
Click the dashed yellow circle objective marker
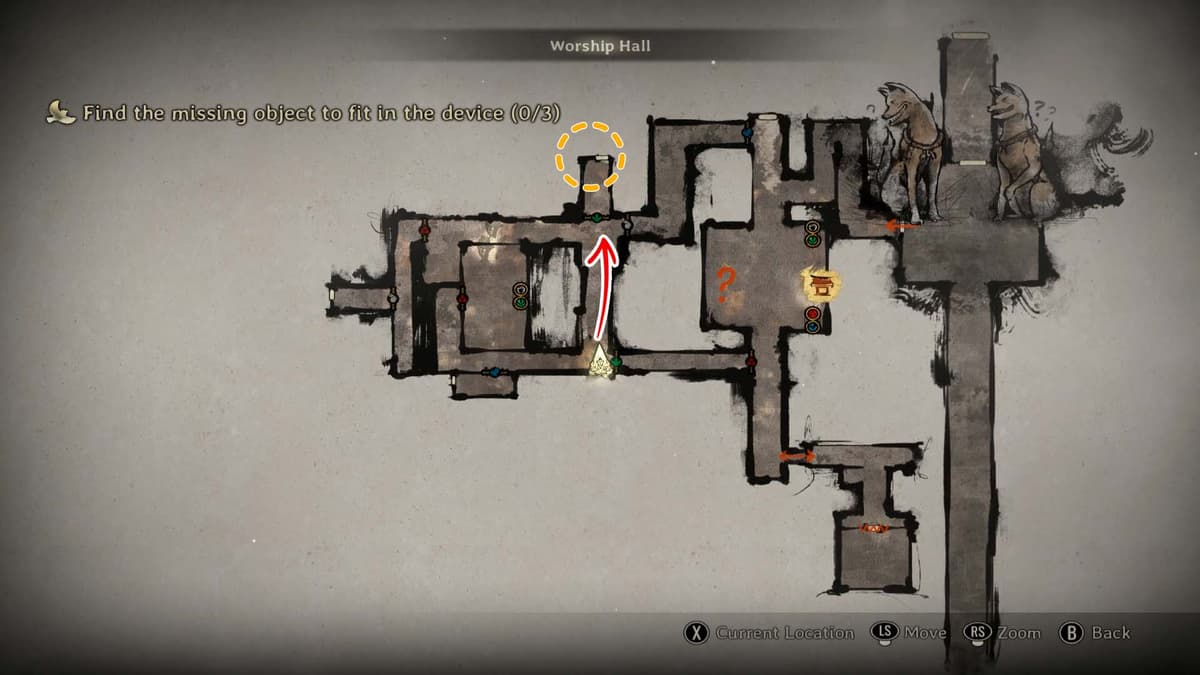click(591, 157)
